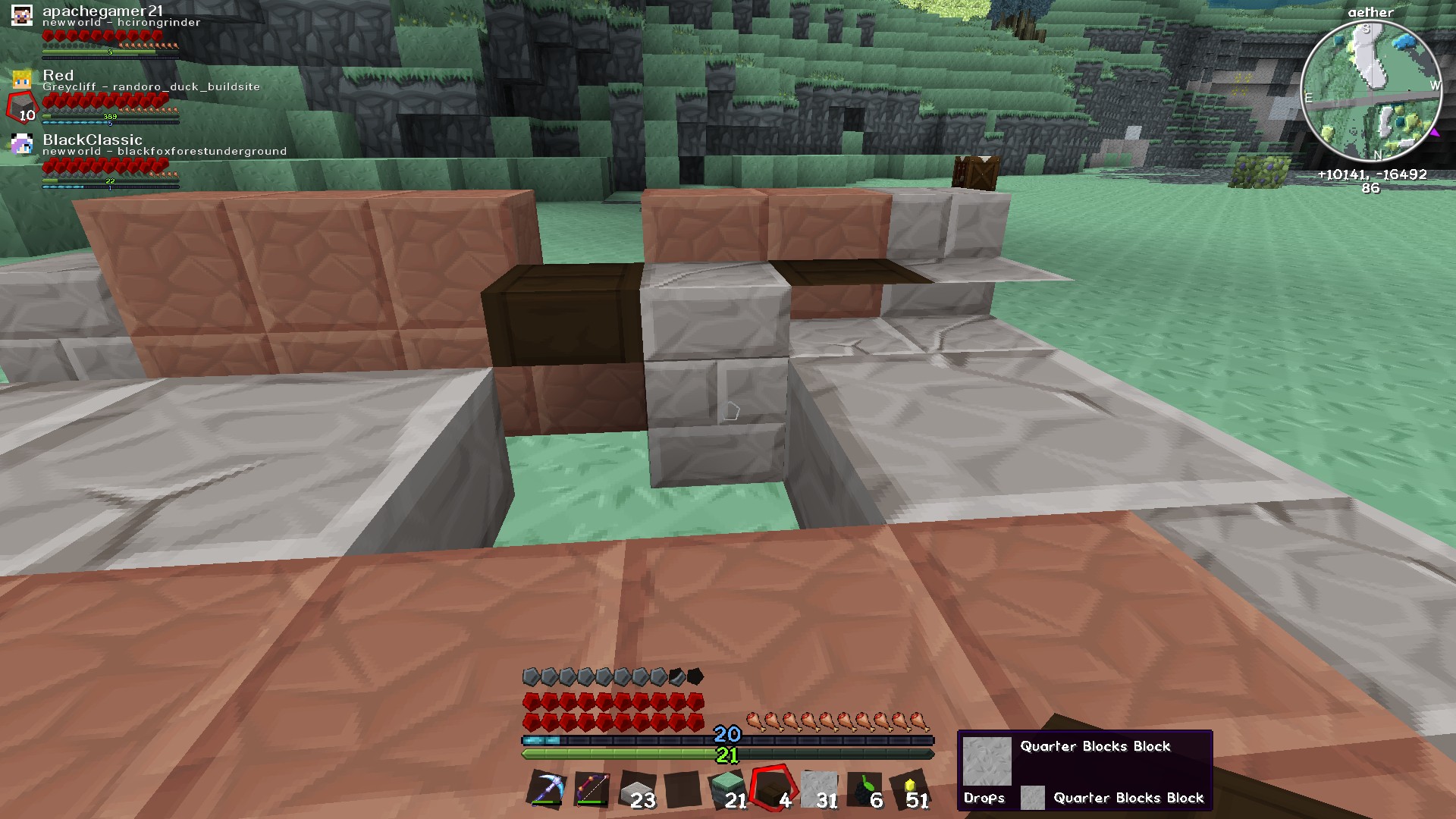This screenshot has width=1456, height=819.
Task: Select the yellow gem stack of 51
Action: point(910,790)
